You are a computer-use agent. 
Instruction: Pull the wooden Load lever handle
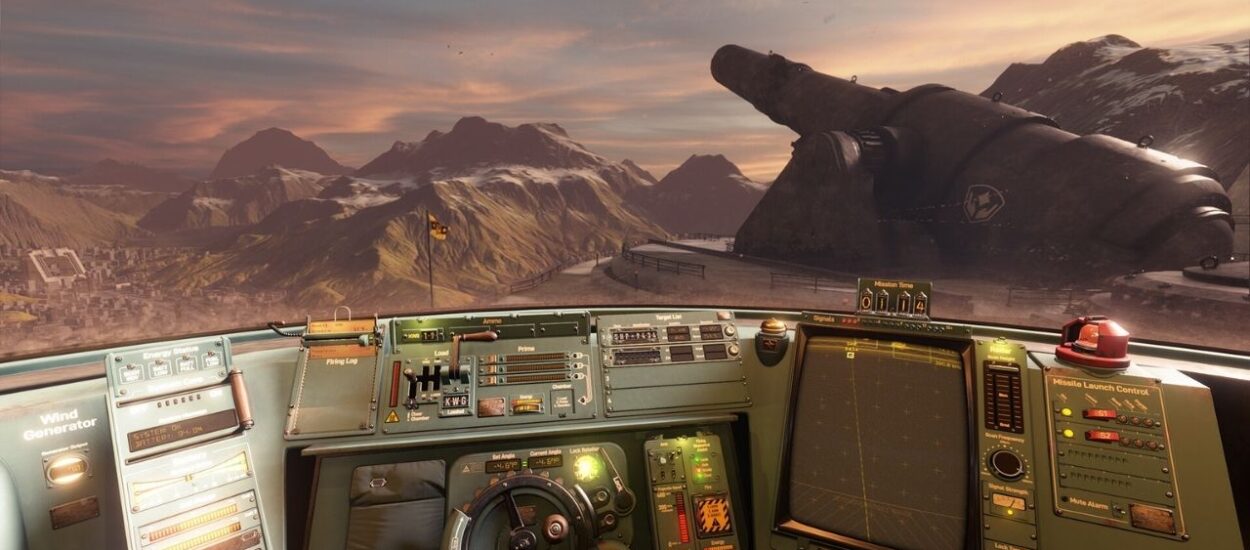click(476, 337)
